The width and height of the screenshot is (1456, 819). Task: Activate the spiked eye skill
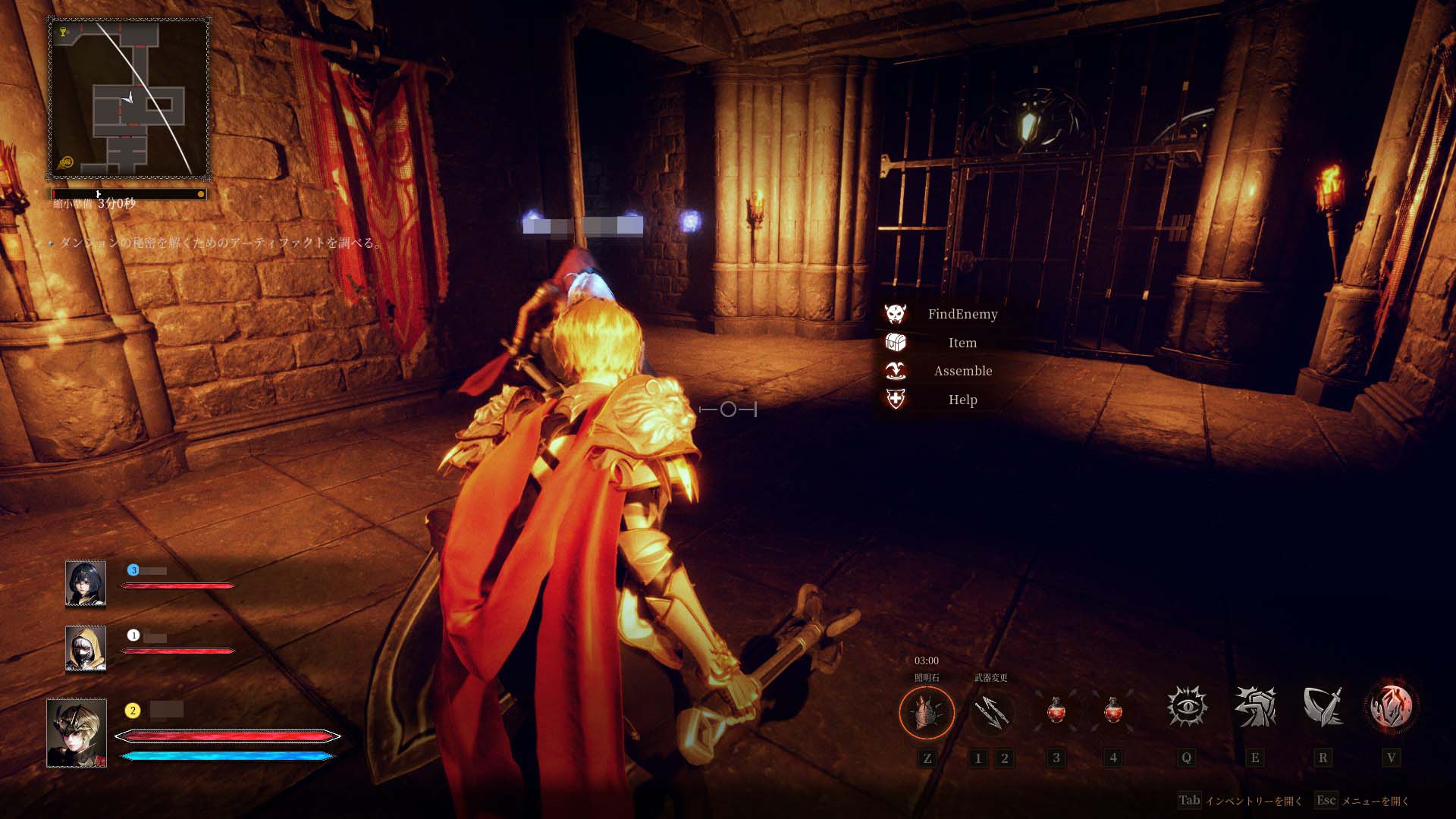click(1187, 708)
